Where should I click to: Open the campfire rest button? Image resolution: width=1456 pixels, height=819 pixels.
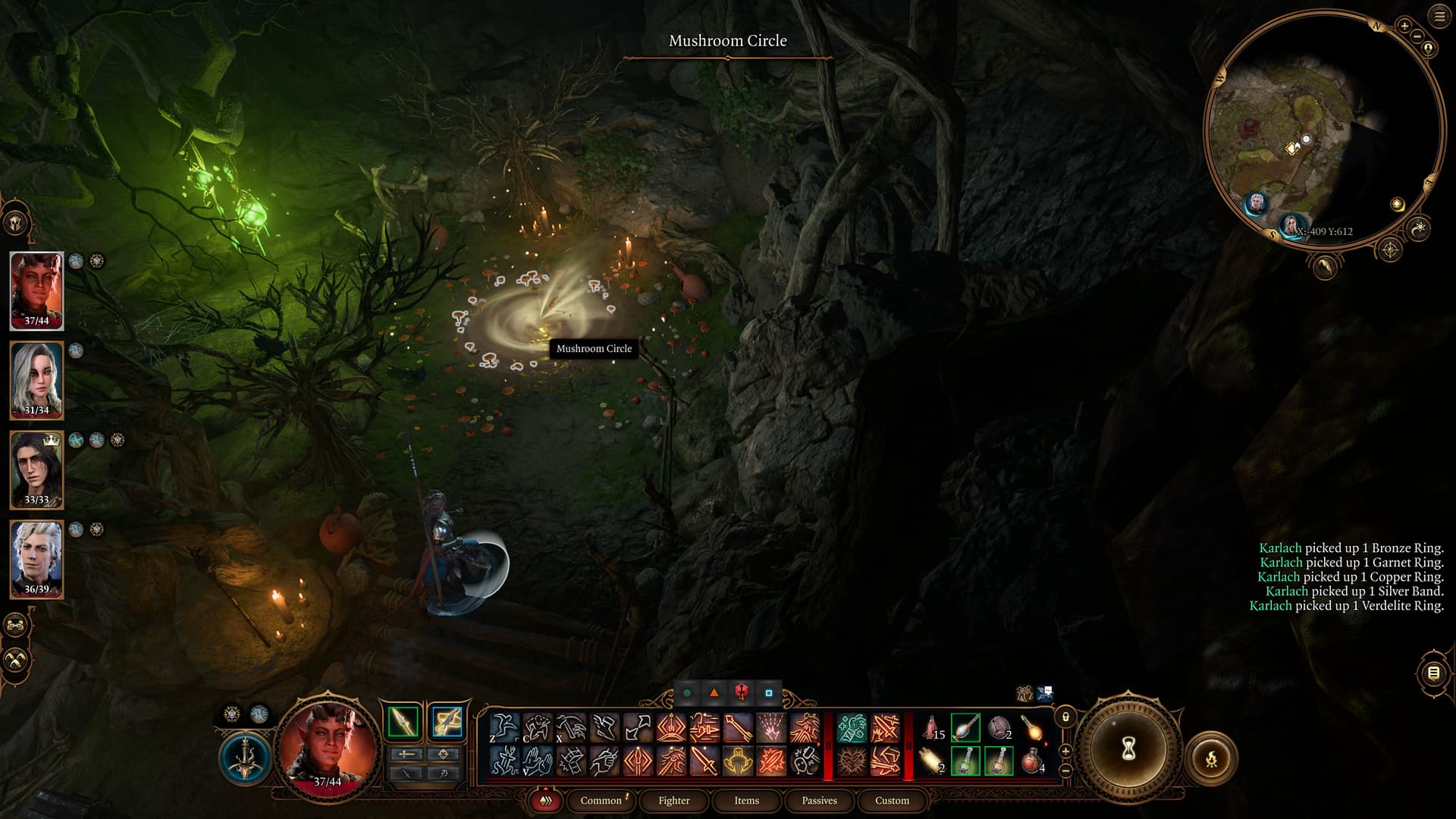pos(1211,758)
